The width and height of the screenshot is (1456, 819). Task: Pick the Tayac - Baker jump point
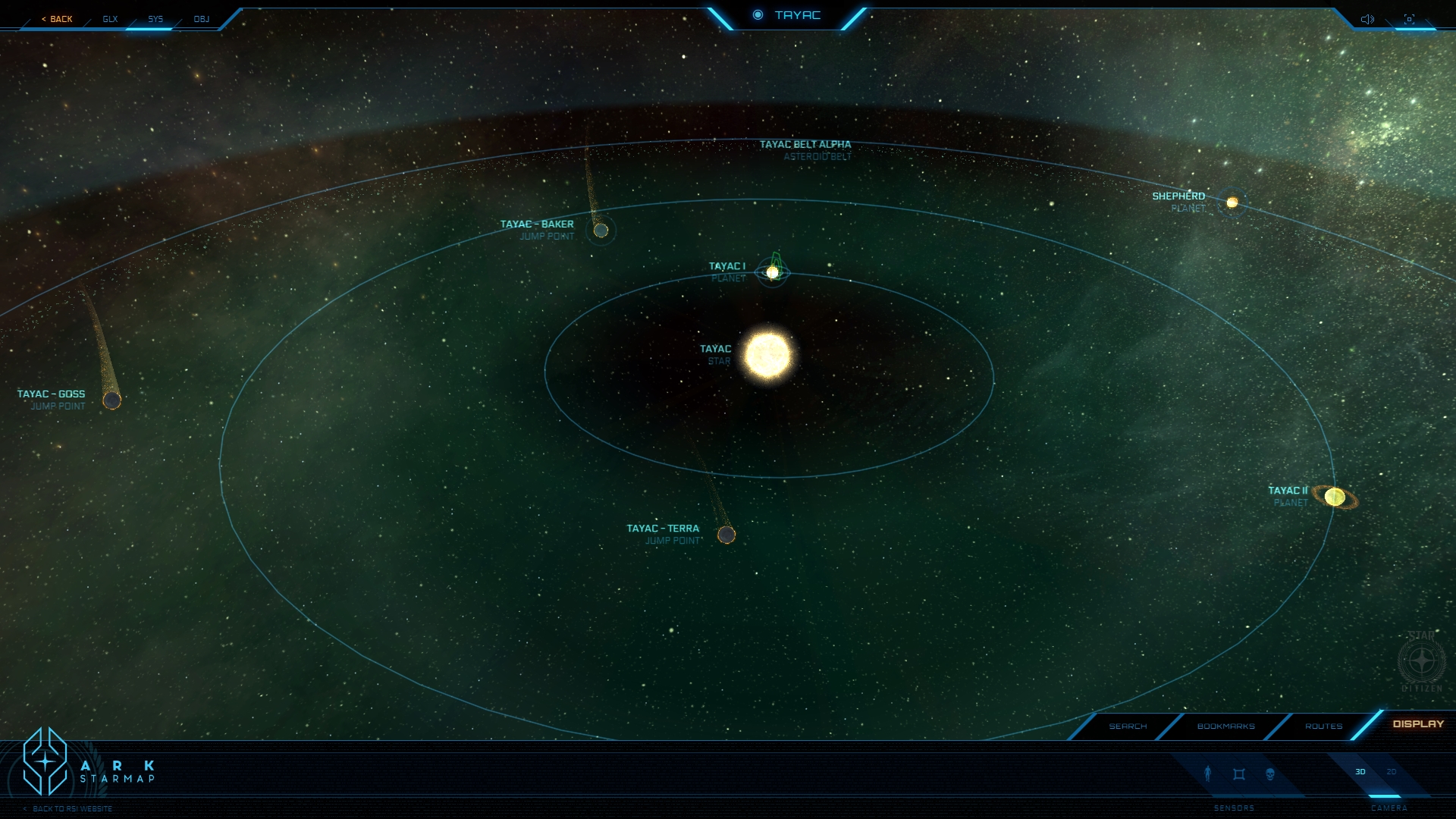point(601,231)
